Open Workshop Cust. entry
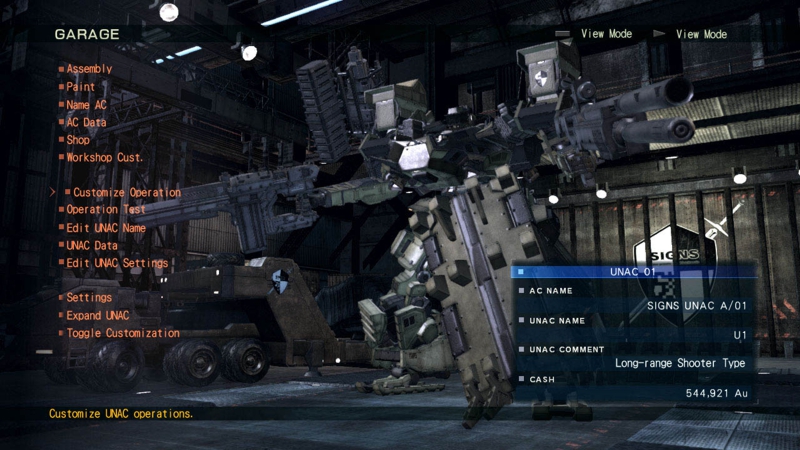Image resolution: width=800 pixels, height=450 pixels. [x=105, y=157]
